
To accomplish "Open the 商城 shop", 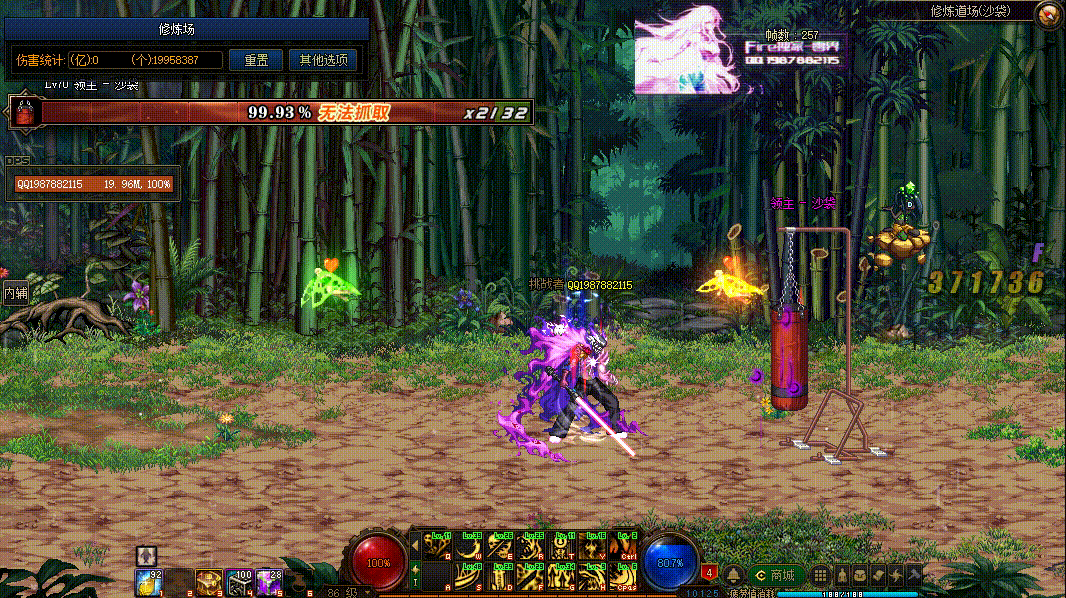I will (x=776, y=575).
